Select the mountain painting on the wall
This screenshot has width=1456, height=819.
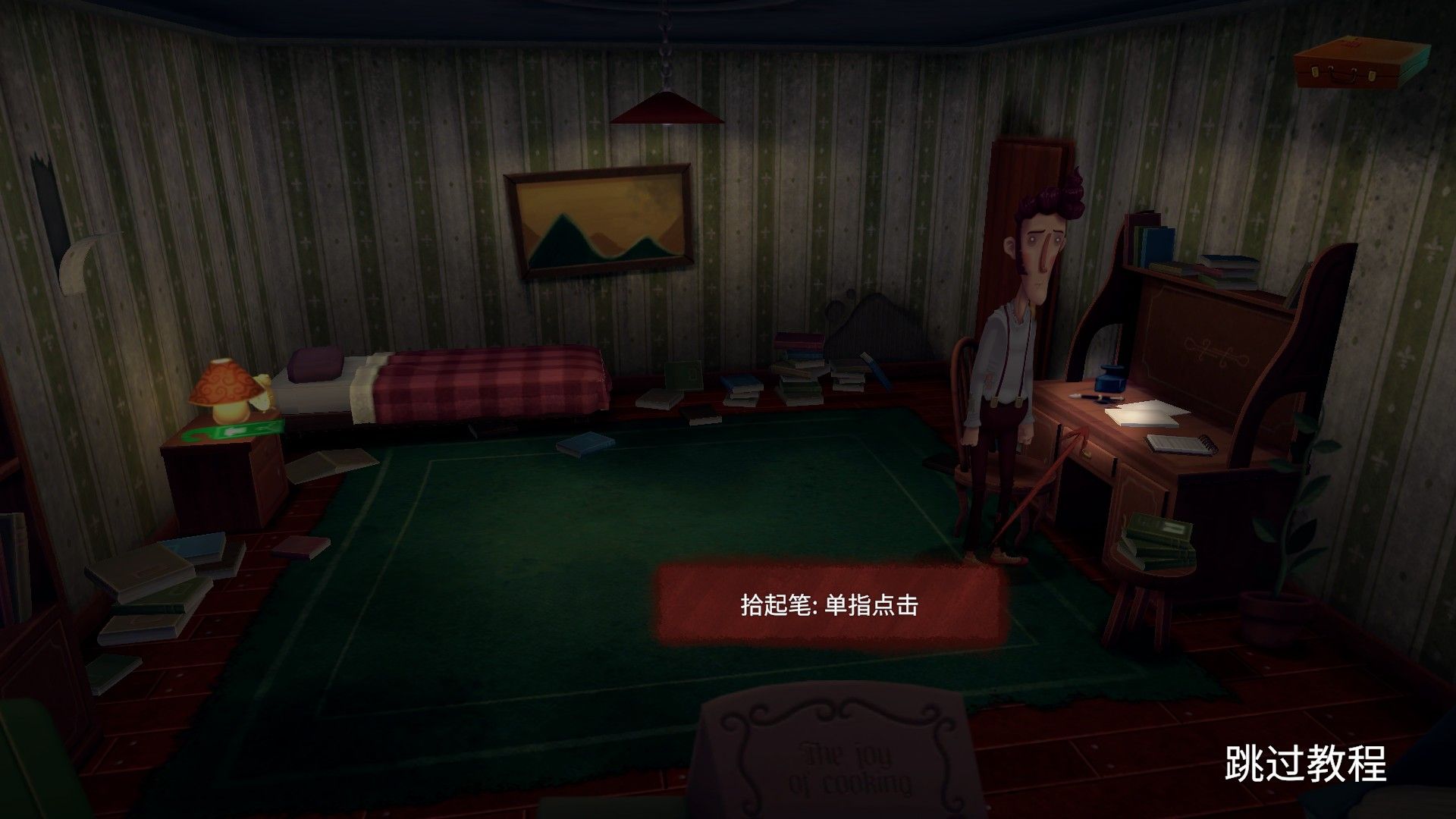click(599, 220)
